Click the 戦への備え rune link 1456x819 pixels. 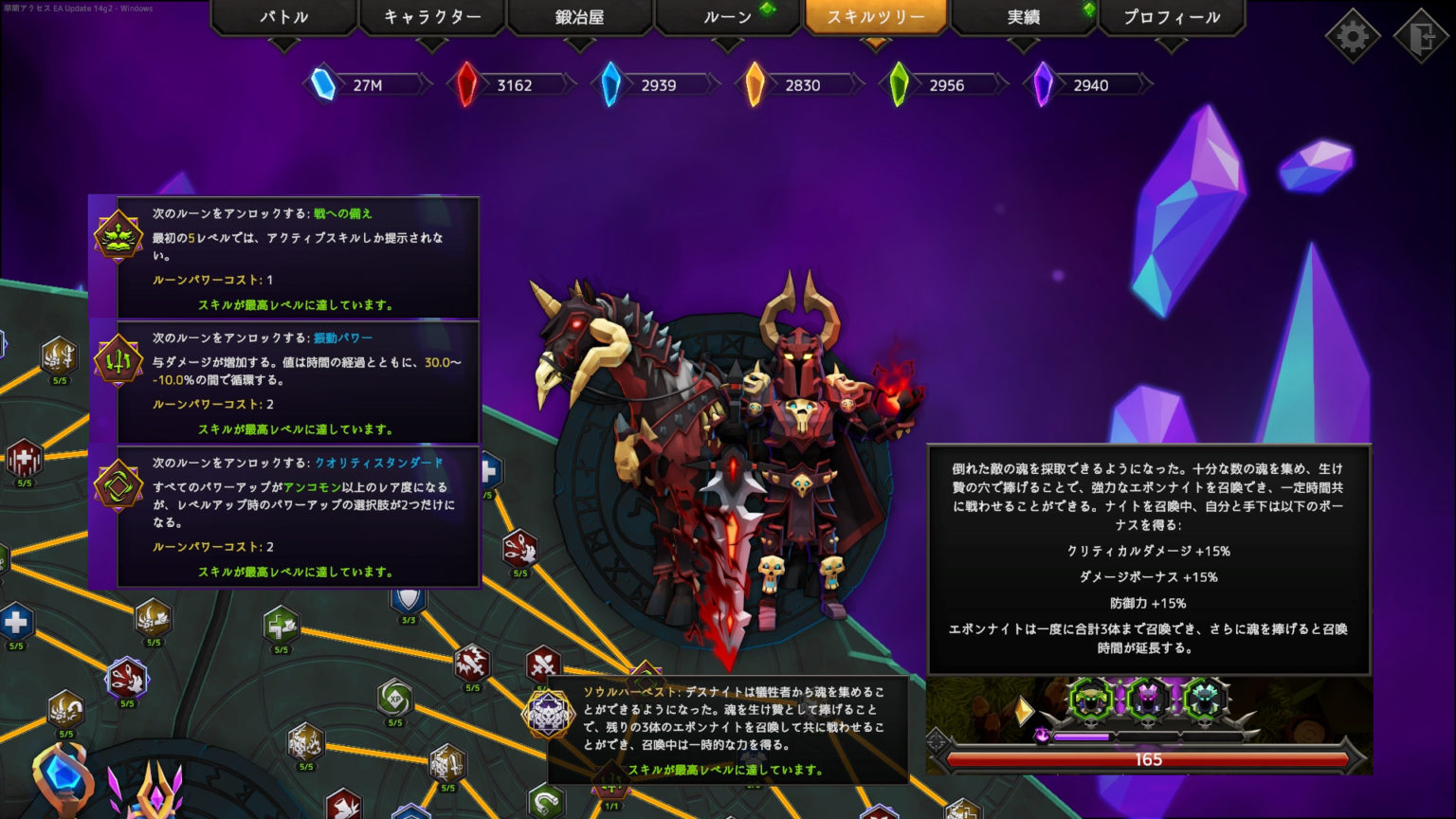(343, 213)
